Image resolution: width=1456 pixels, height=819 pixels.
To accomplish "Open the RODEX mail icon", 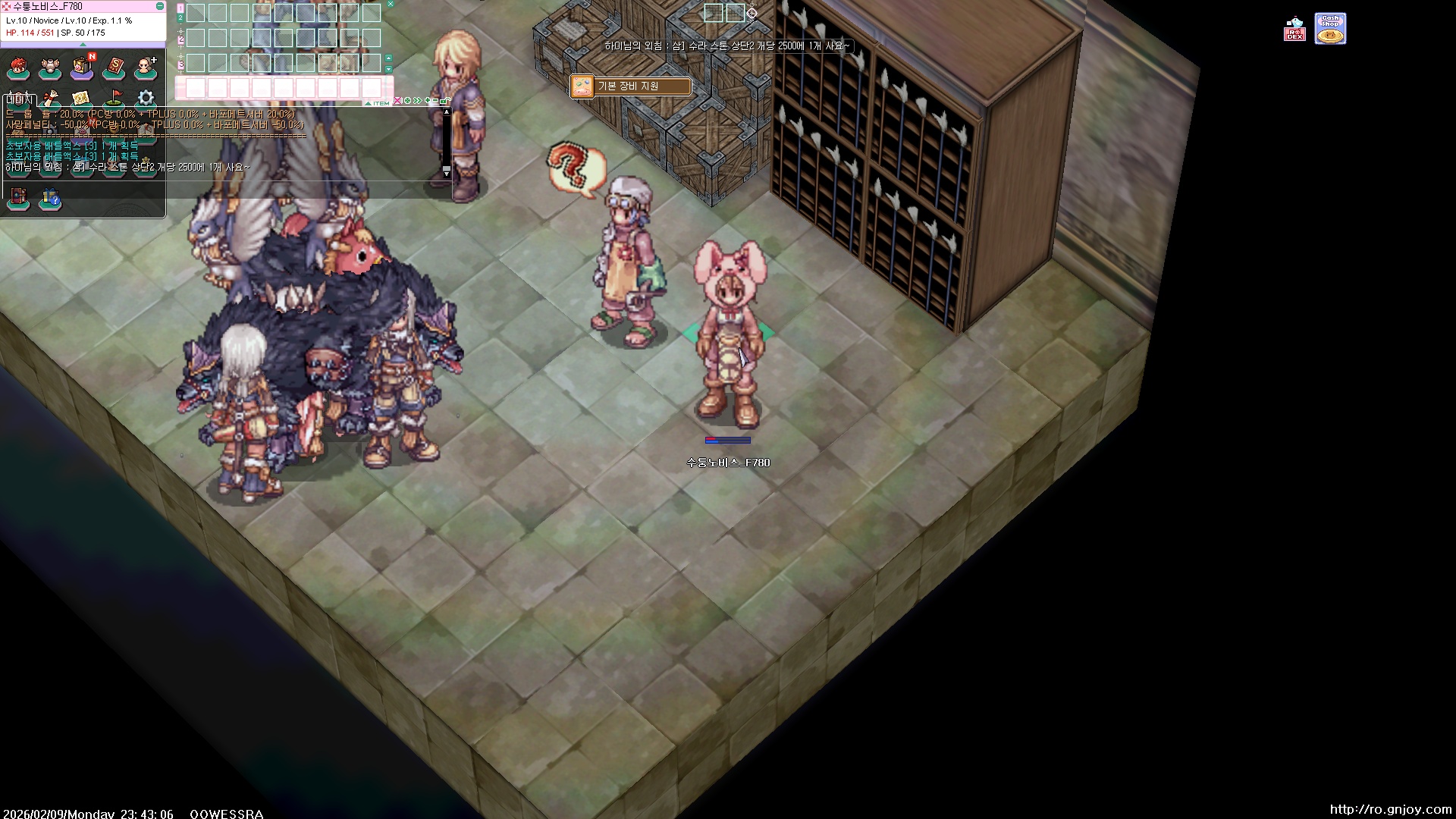I will (x=1294, y=30).
